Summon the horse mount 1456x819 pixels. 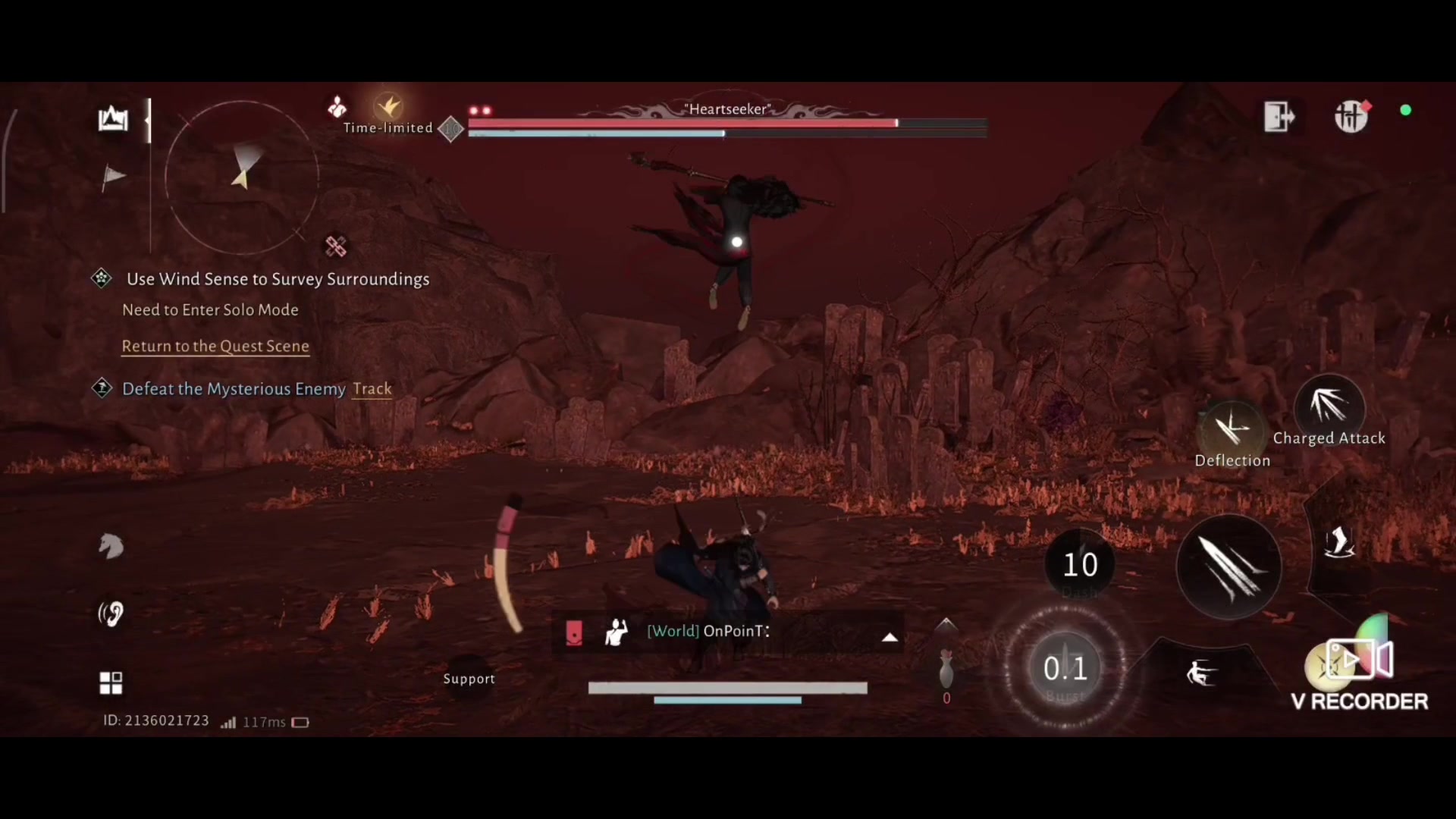[x=111, y=546]
